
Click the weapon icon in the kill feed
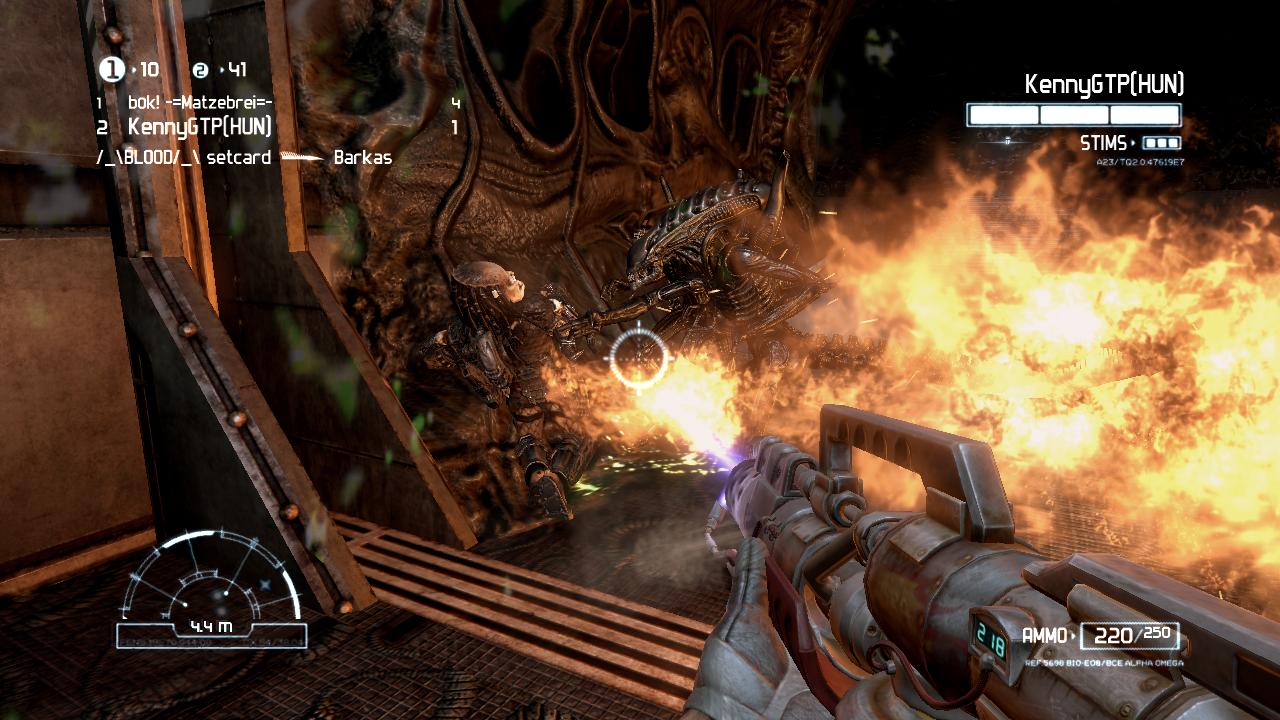(301, 157)
